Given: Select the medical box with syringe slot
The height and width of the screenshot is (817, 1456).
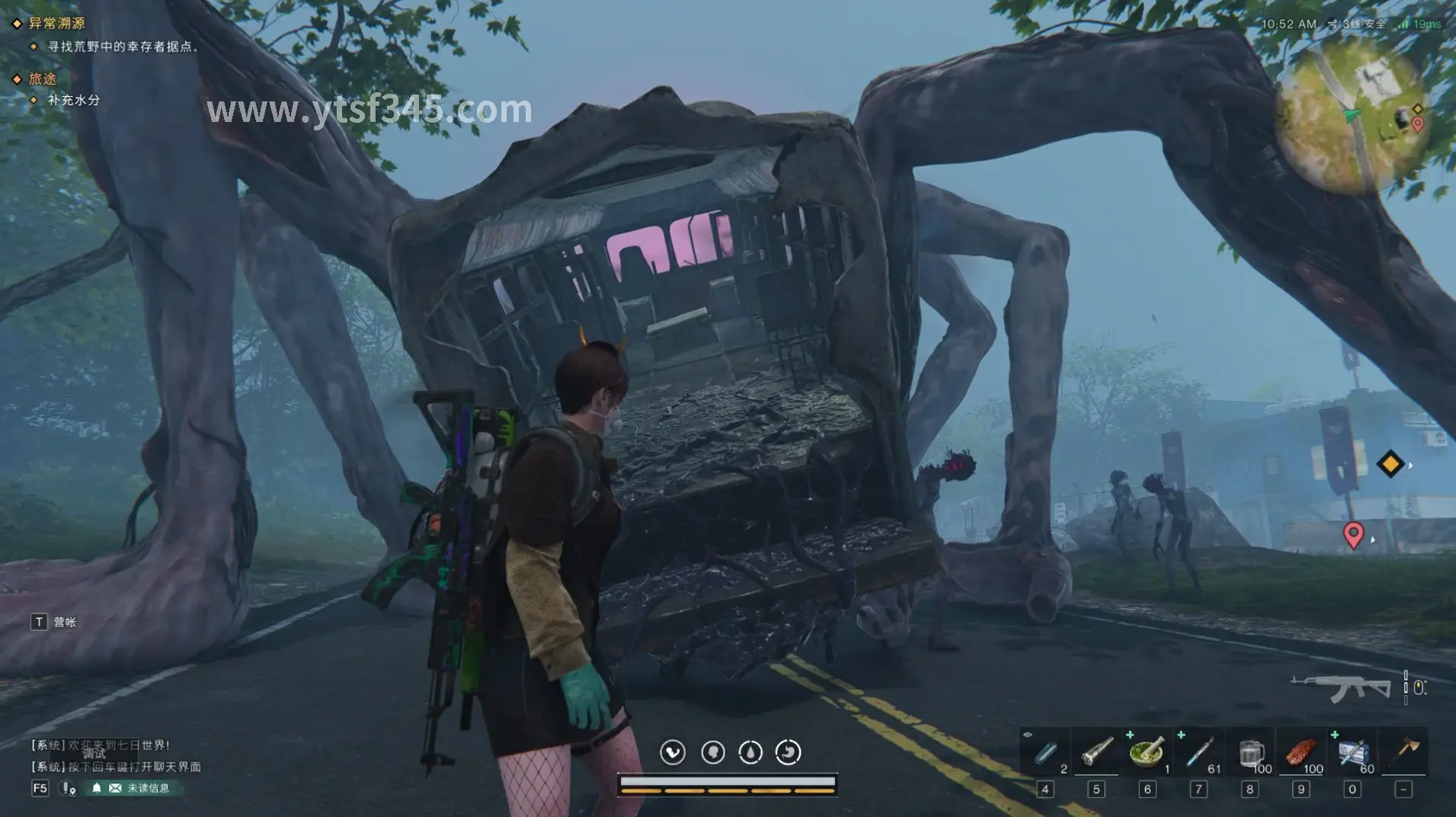Looking at the screenshot, I should pos(1352,753).
